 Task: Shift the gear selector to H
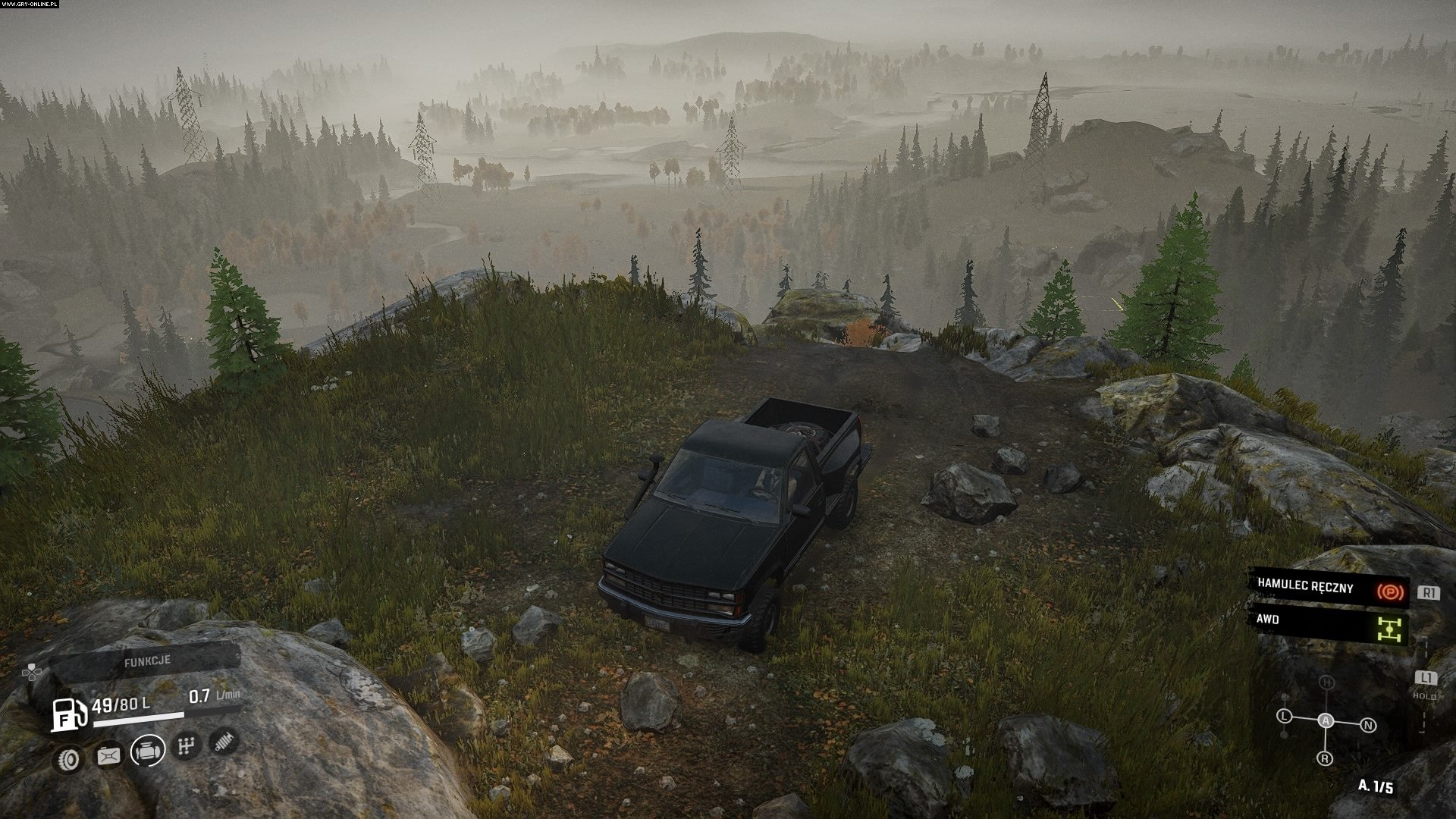tap(1326, 683)
